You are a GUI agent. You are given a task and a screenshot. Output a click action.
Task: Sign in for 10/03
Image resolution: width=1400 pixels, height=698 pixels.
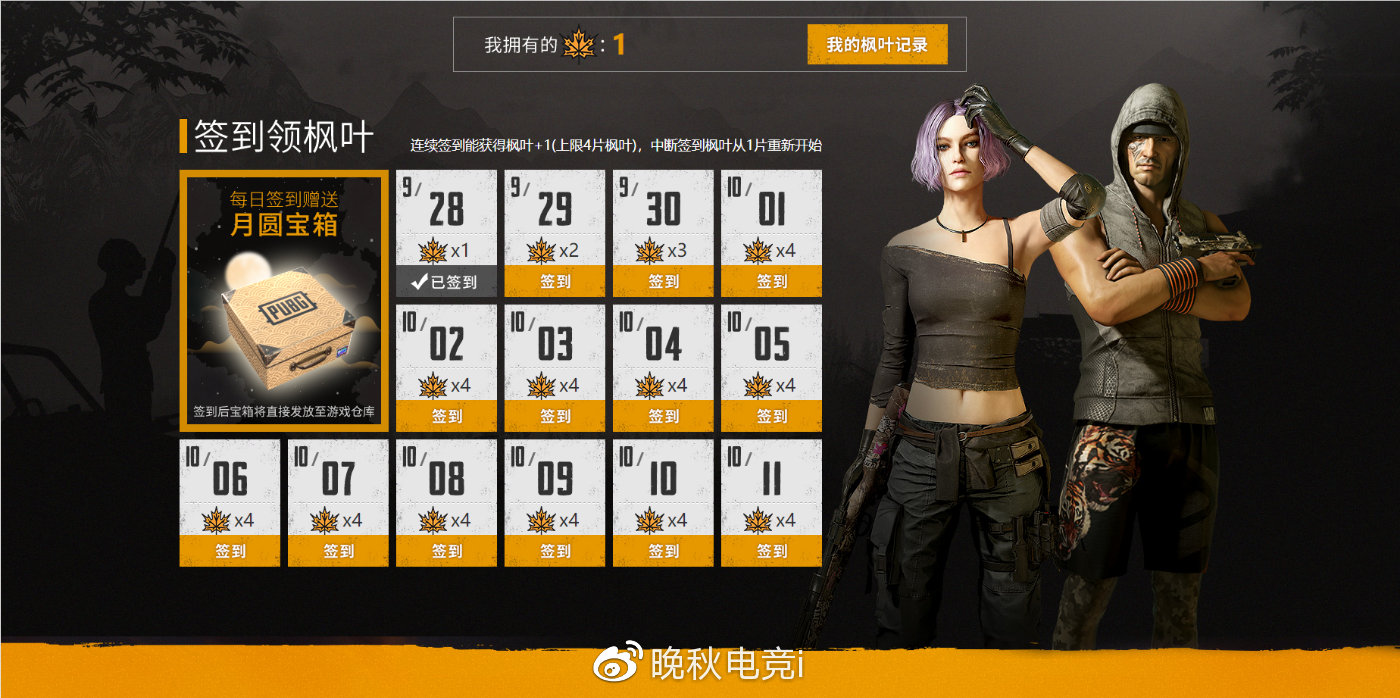(555, 416)
